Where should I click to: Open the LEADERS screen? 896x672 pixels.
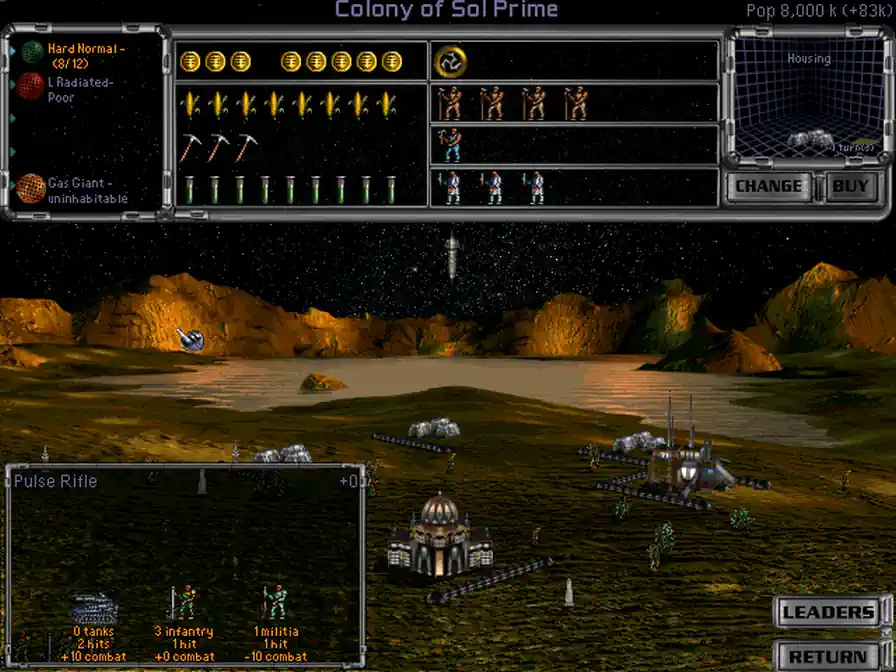click(x=828, y=613)
